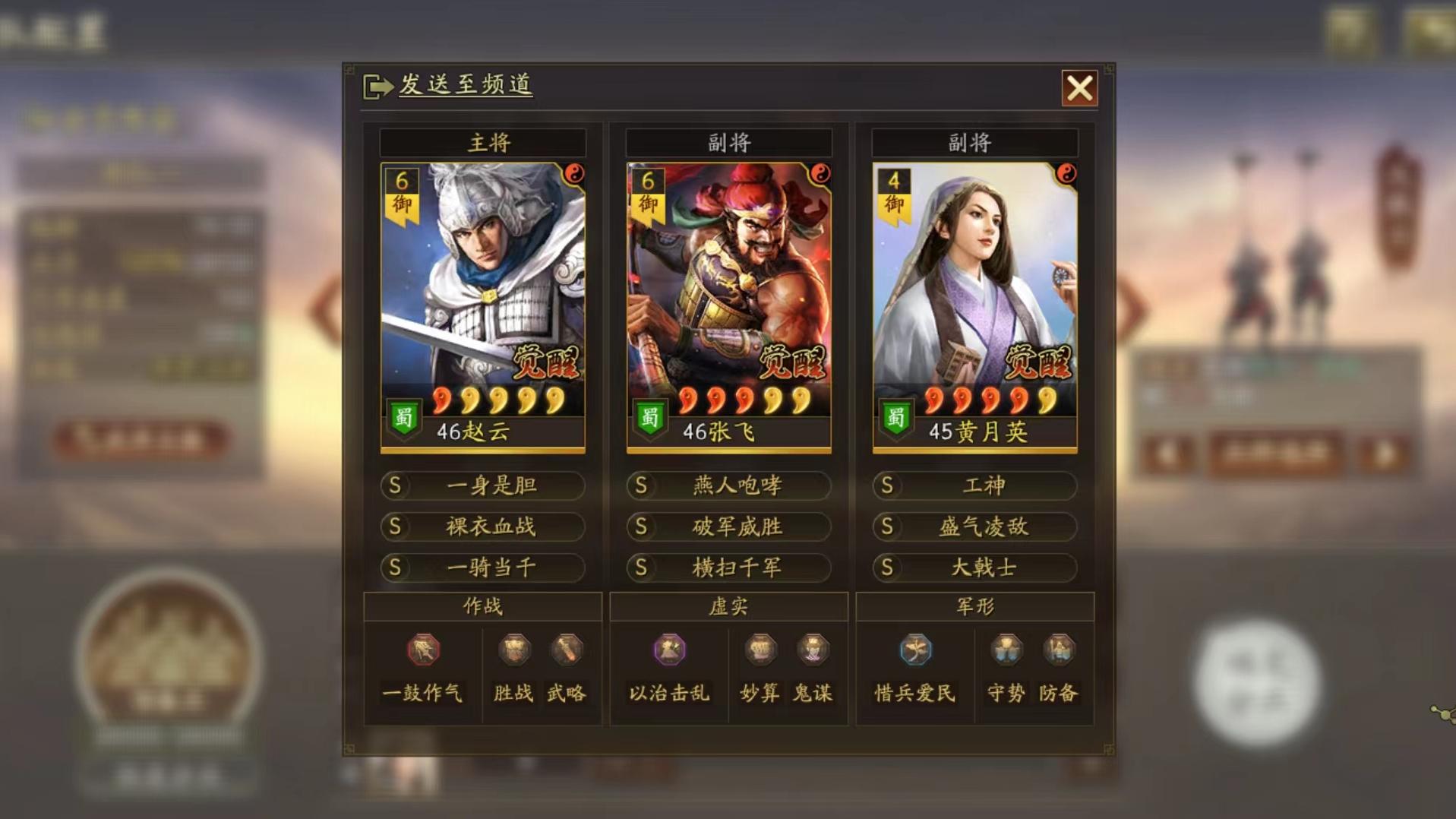Click the 胜战 tactic icon

(x=513, y=651)
